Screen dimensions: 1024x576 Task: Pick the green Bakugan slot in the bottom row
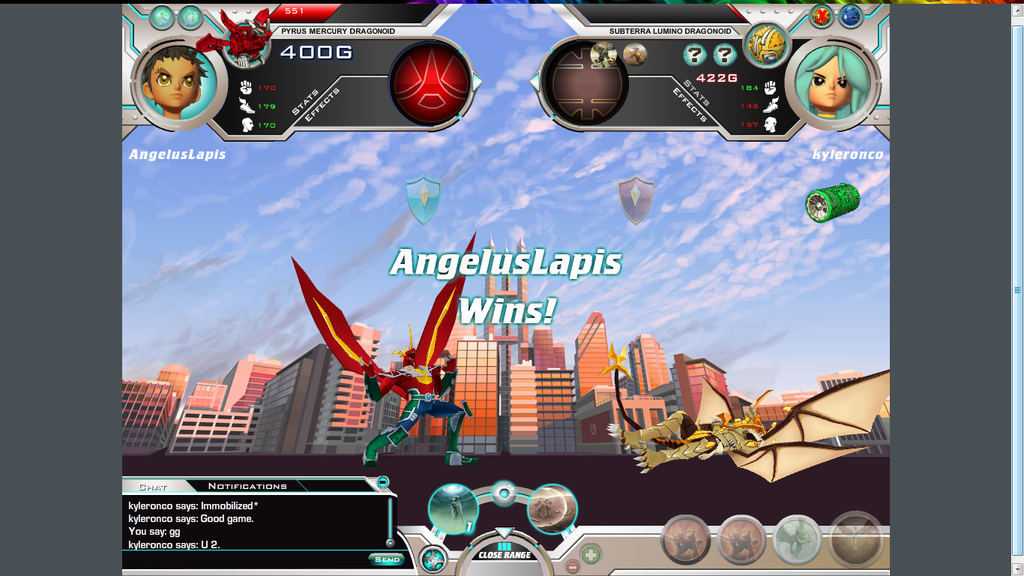click(x=797, y=540)
